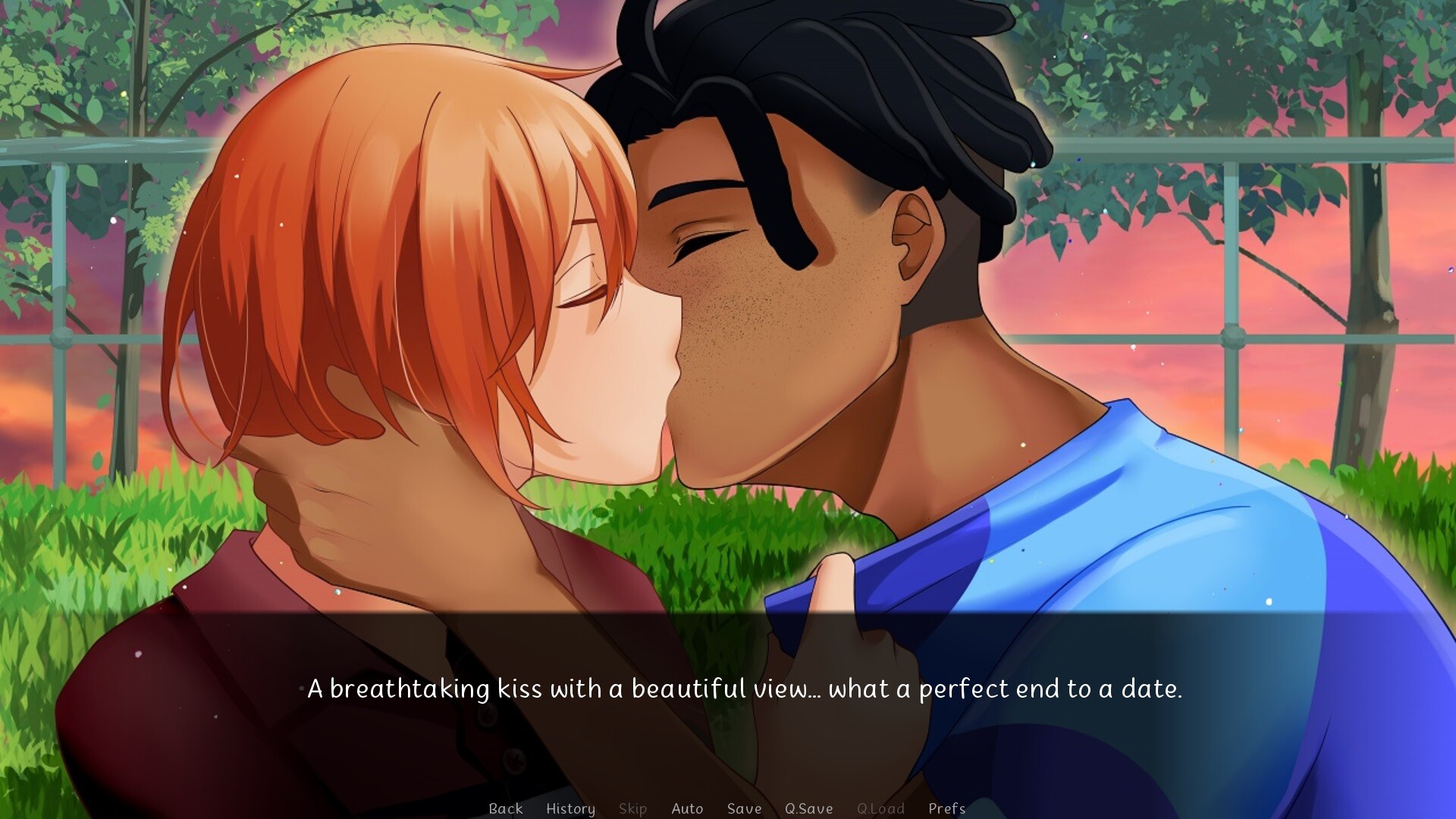
Task: Adjust game settings via Prefs
Action: [947, 808]
